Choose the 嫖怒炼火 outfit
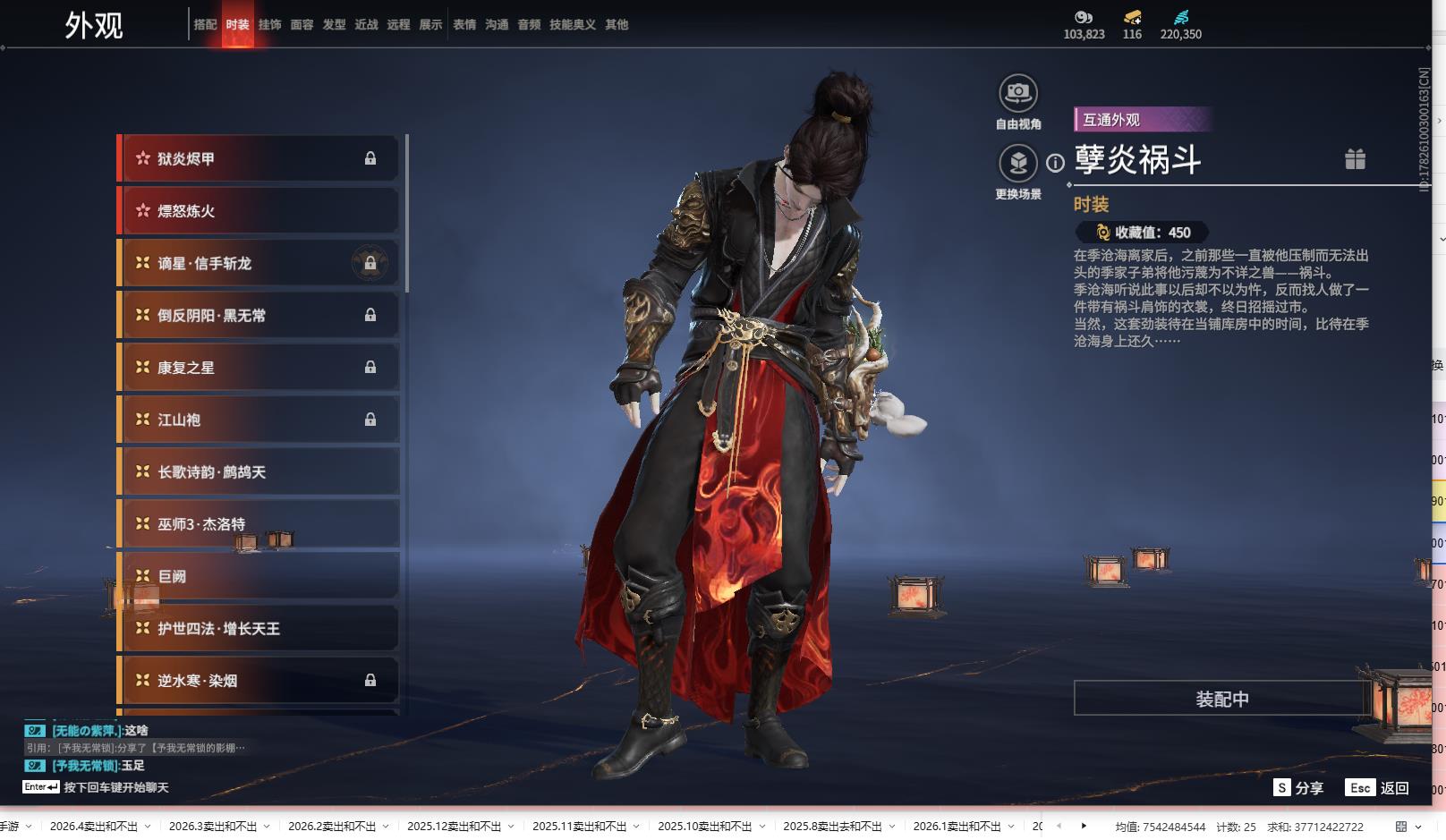 (x=259, y=211)
